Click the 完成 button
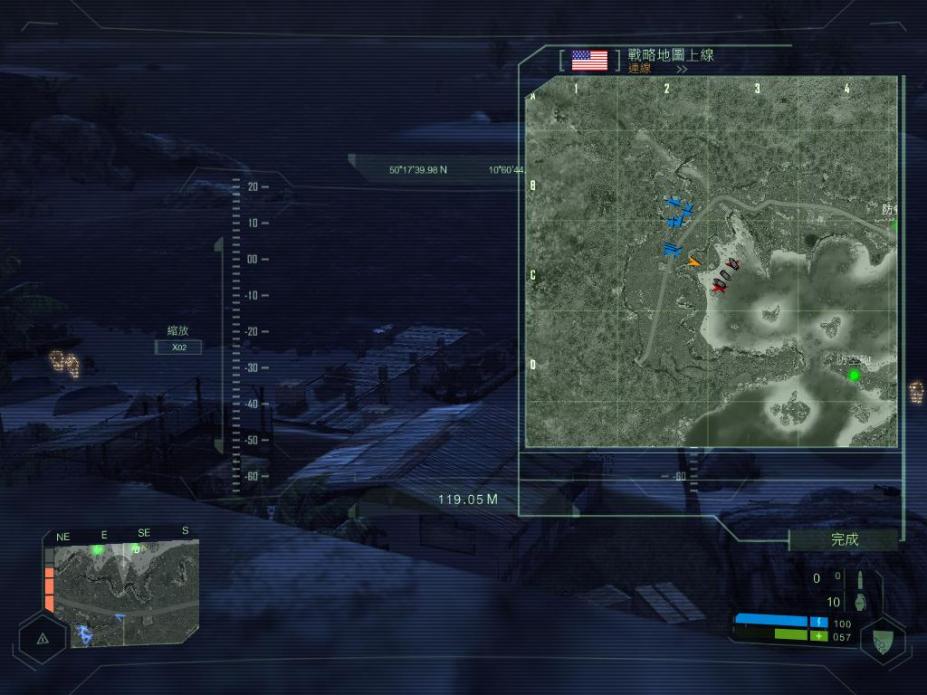This screenshot has width=927, height=695. tap(844, 540)
